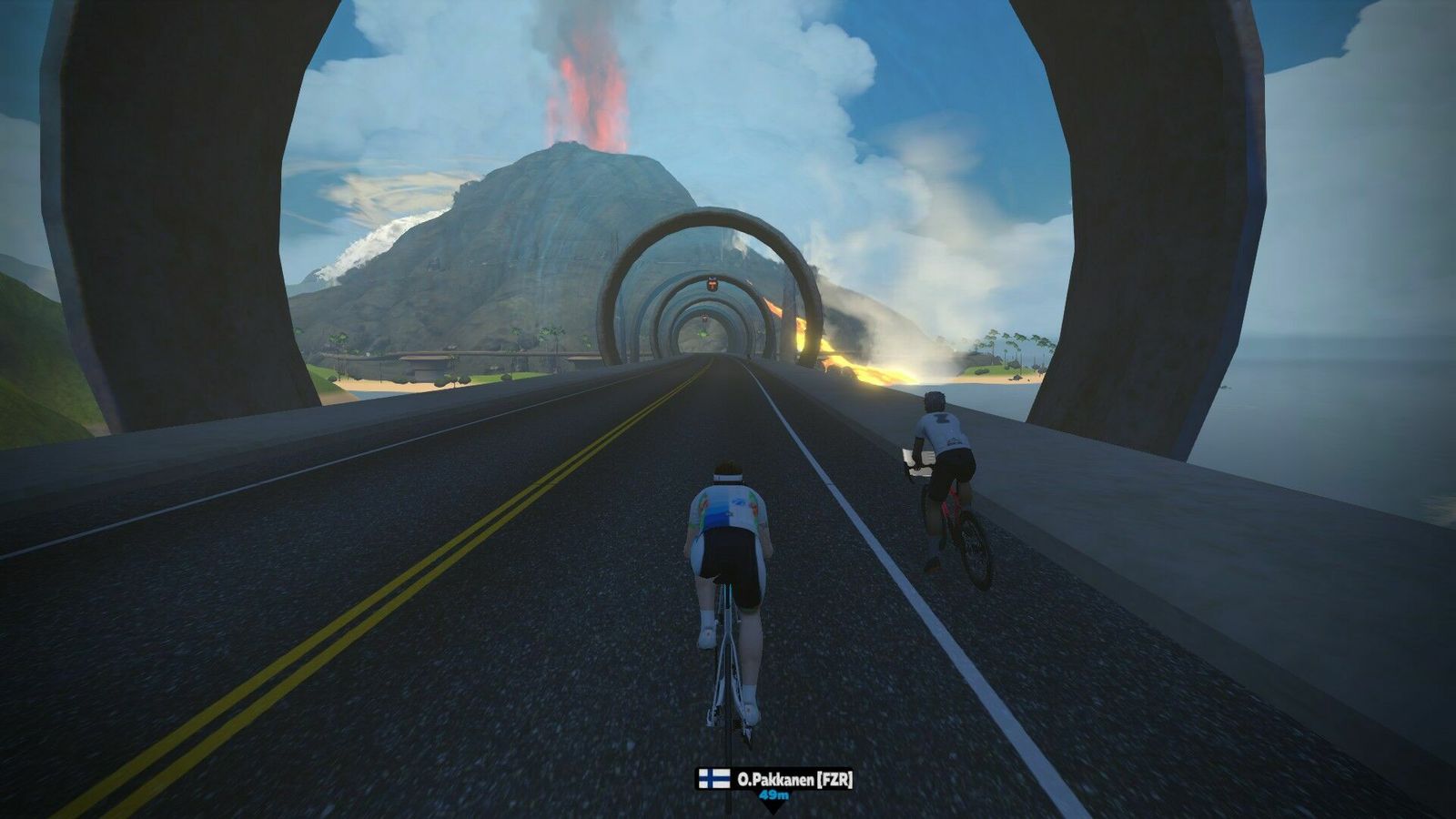The image size is (1456, 819).
Task: Select the O.Pakkanen [FZR] rider name tag
Action: pos(775,780)
